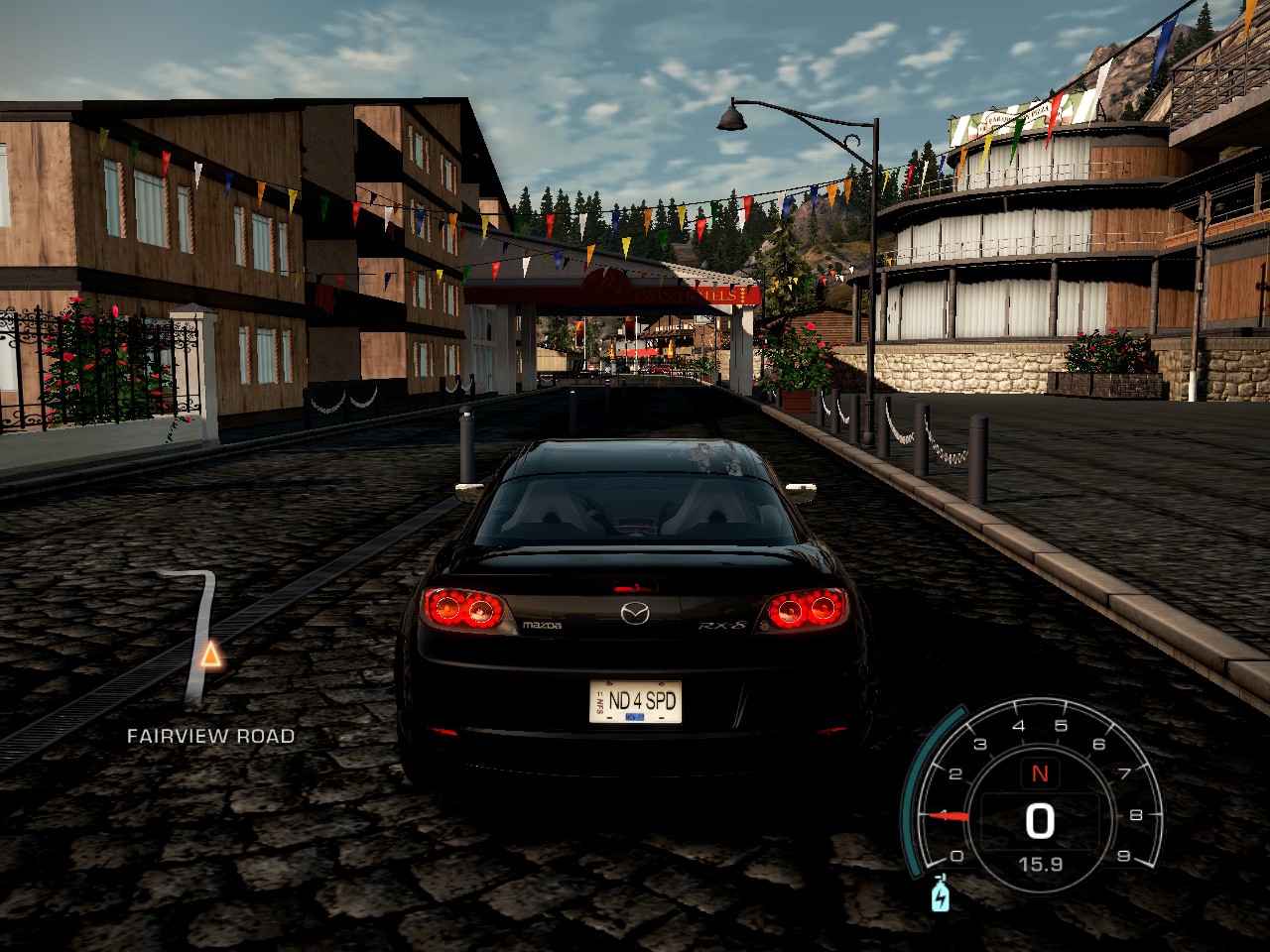Viewport: 1270px width, 952px height.
Task: Open the odometer reading 15.9
Action: coord(1041,864)
